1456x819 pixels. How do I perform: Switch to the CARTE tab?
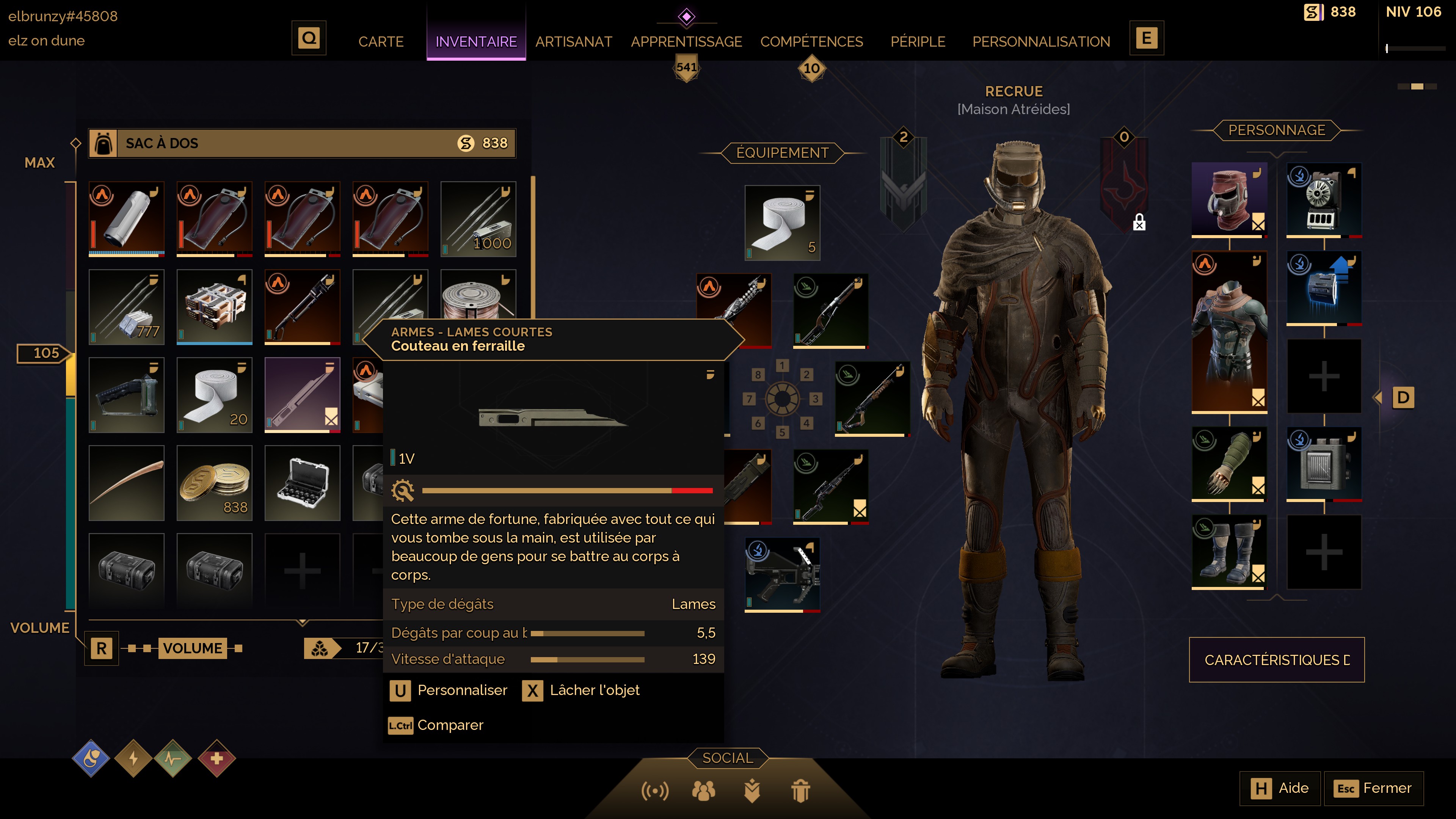coord(380,41)
